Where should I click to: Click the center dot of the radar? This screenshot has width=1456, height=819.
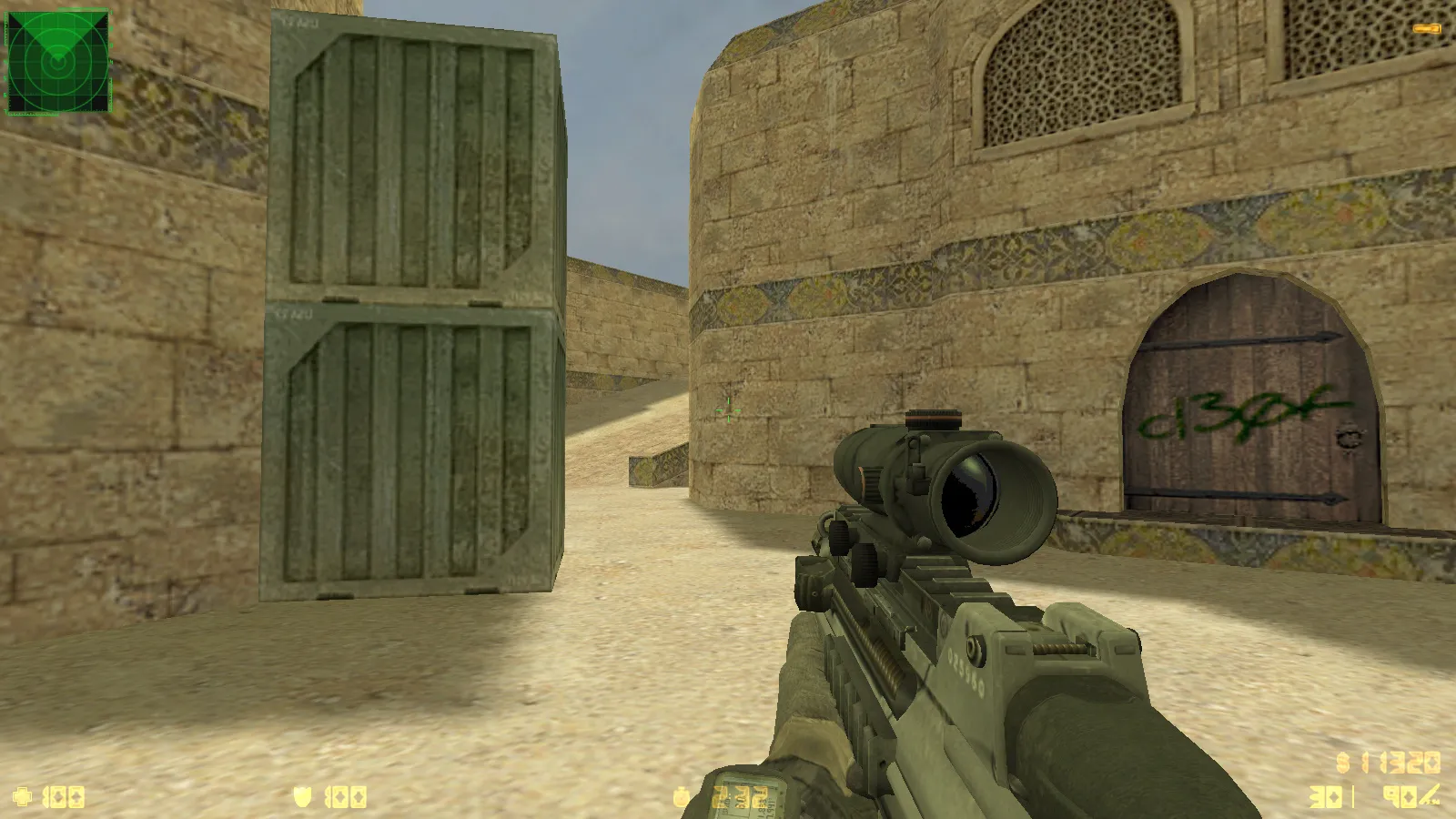(59, 61)
